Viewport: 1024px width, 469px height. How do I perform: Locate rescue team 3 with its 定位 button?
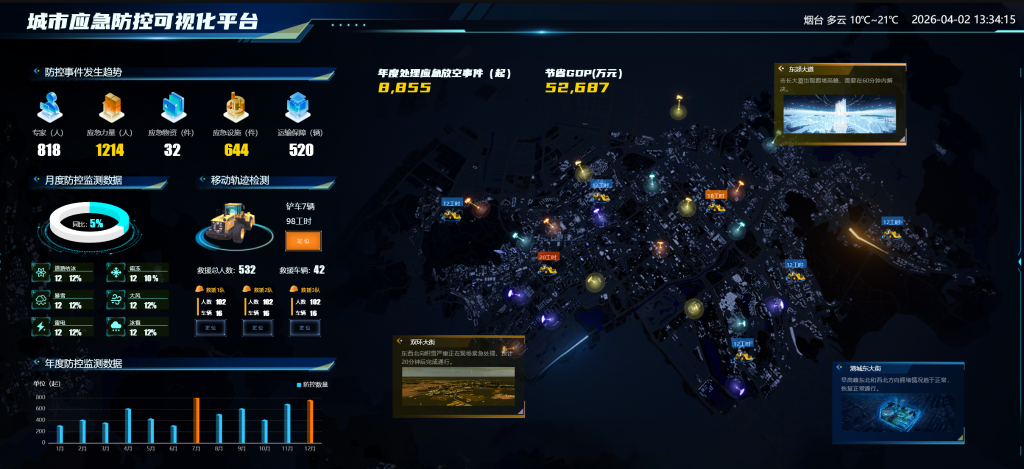[304, 327]
